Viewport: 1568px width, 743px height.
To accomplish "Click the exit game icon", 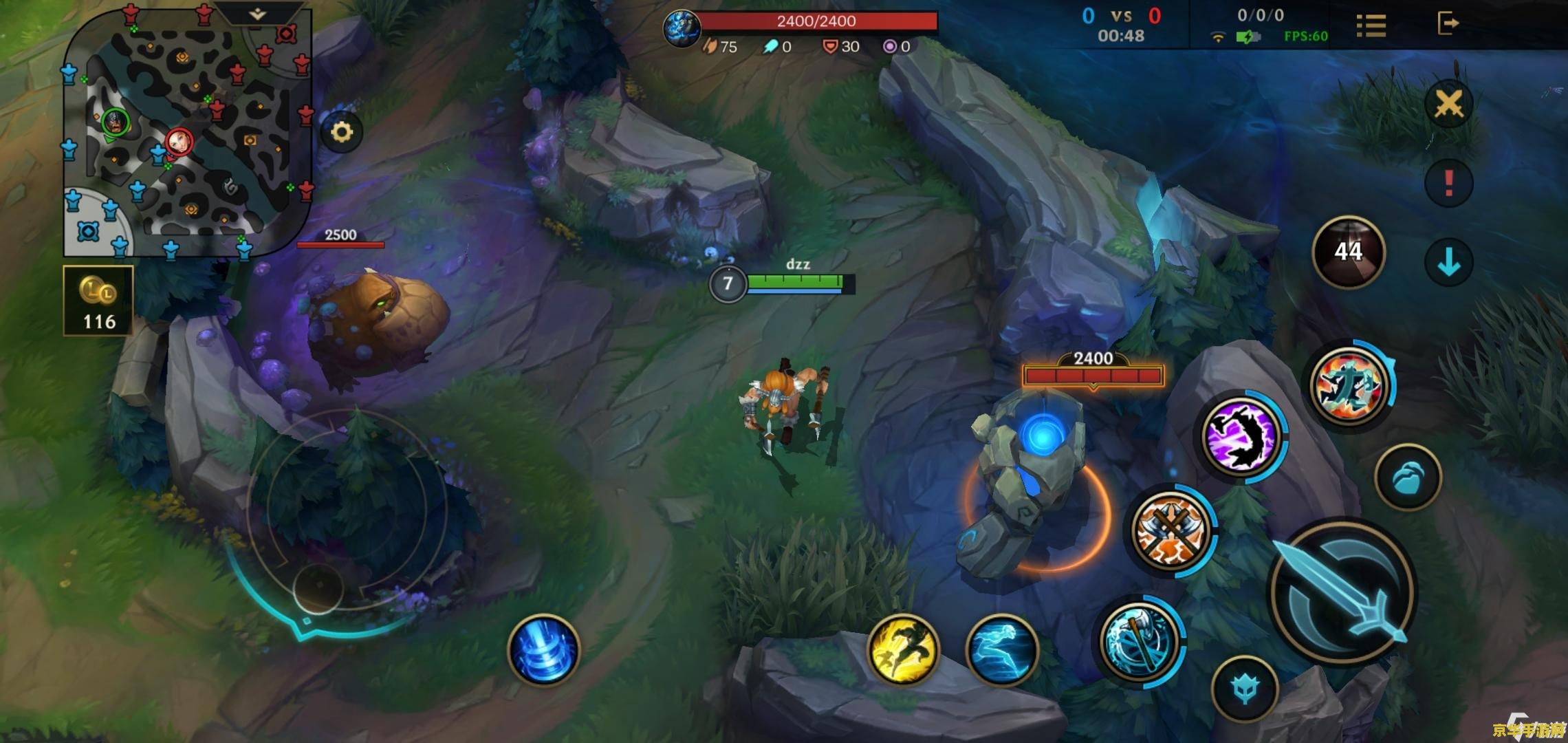I will click(x=1448, y=23).
